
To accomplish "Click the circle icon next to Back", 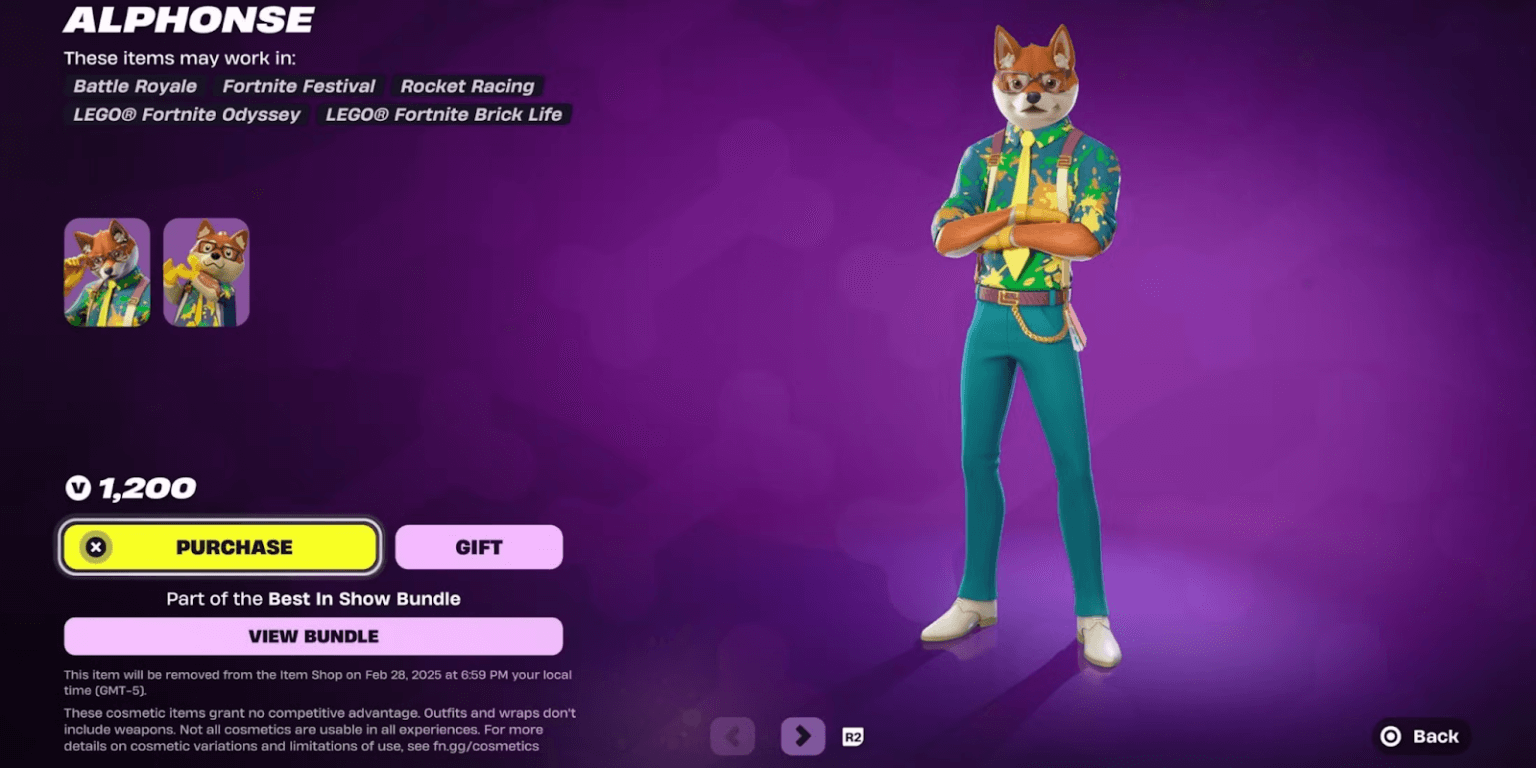I will [x=1390, y=736].
